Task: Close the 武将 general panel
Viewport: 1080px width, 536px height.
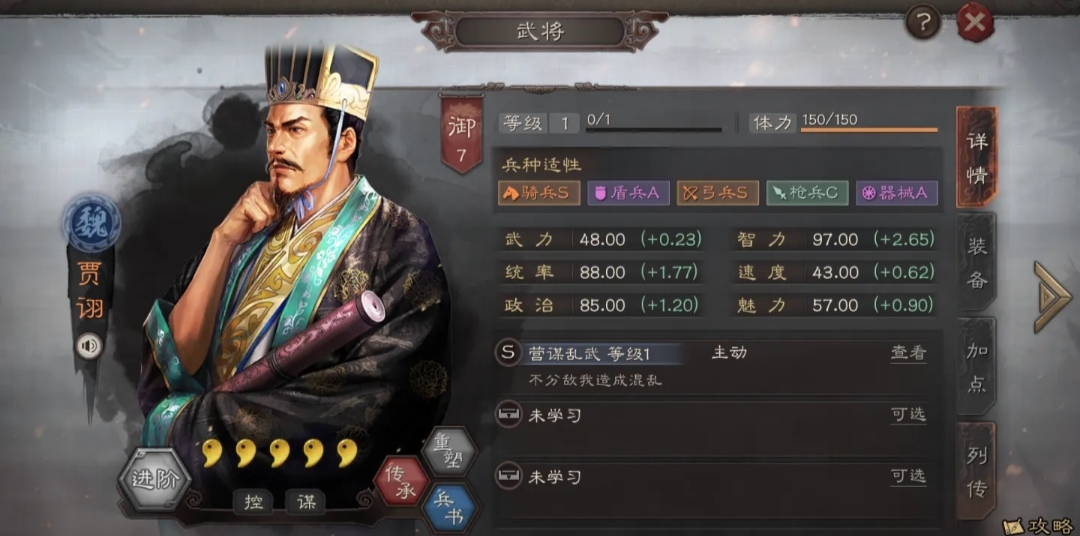Action: tap(975, 21)
